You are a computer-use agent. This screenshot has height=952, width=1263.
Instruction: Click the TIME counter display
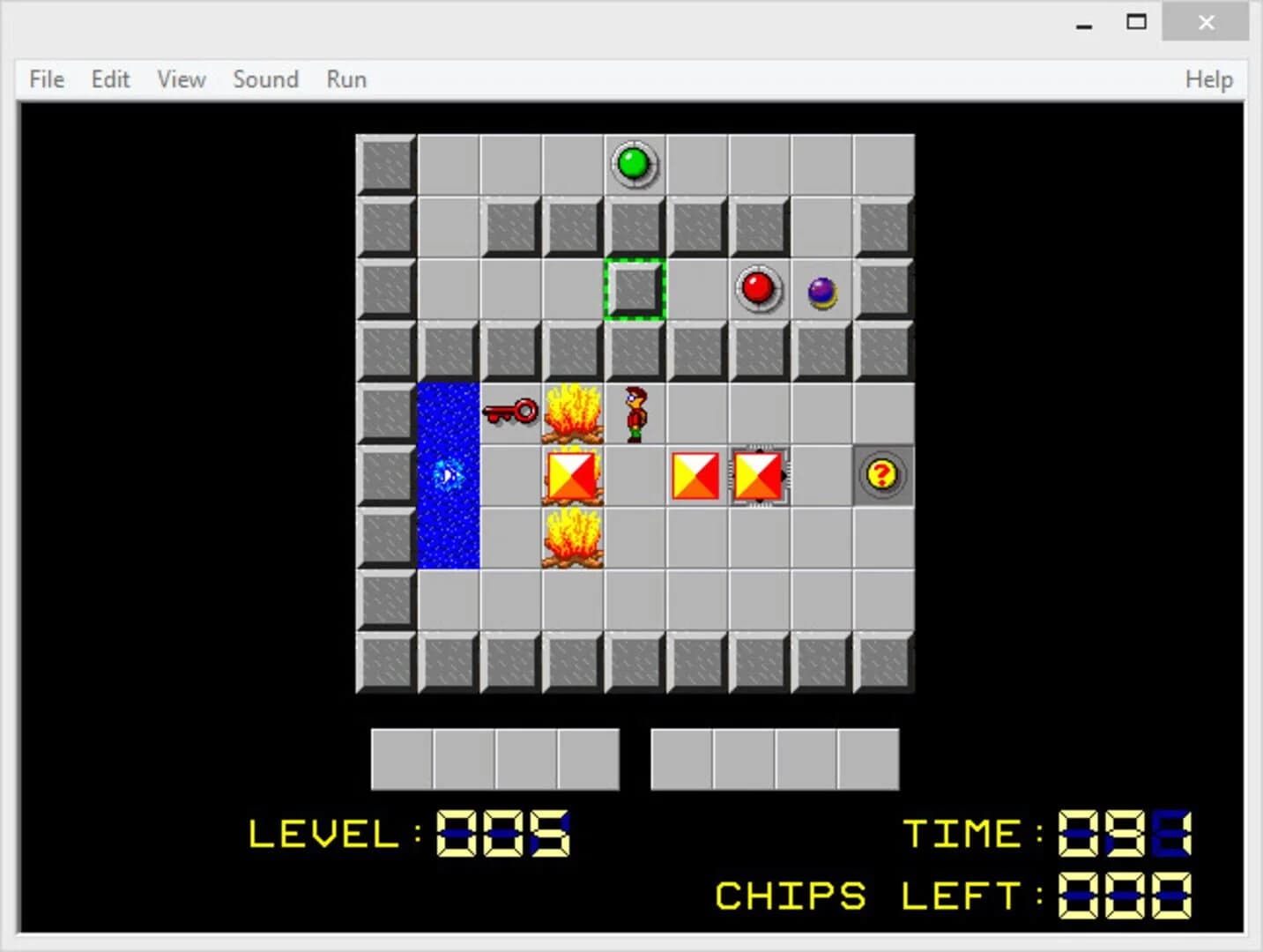pos(1121,835)
